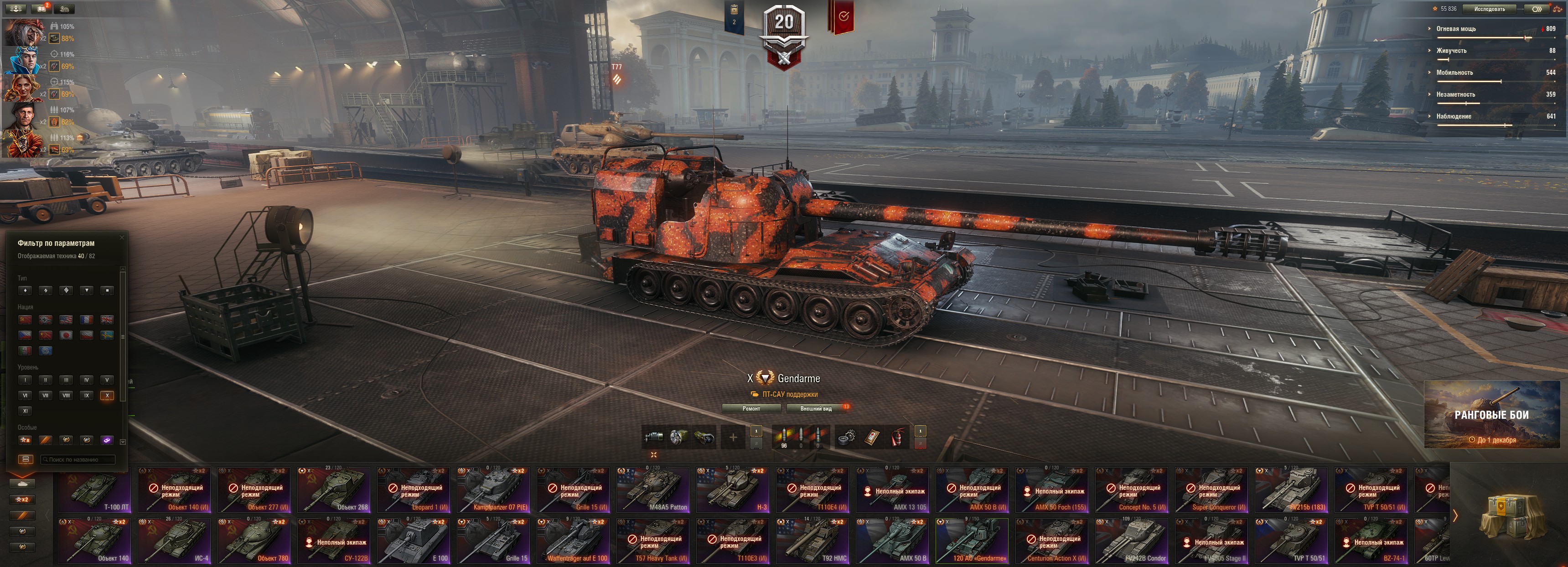The height and width of the screenshot is (567, 1568).
Task: Filter vehicles by the Japanese flag
Action: (x=67, y=335)
